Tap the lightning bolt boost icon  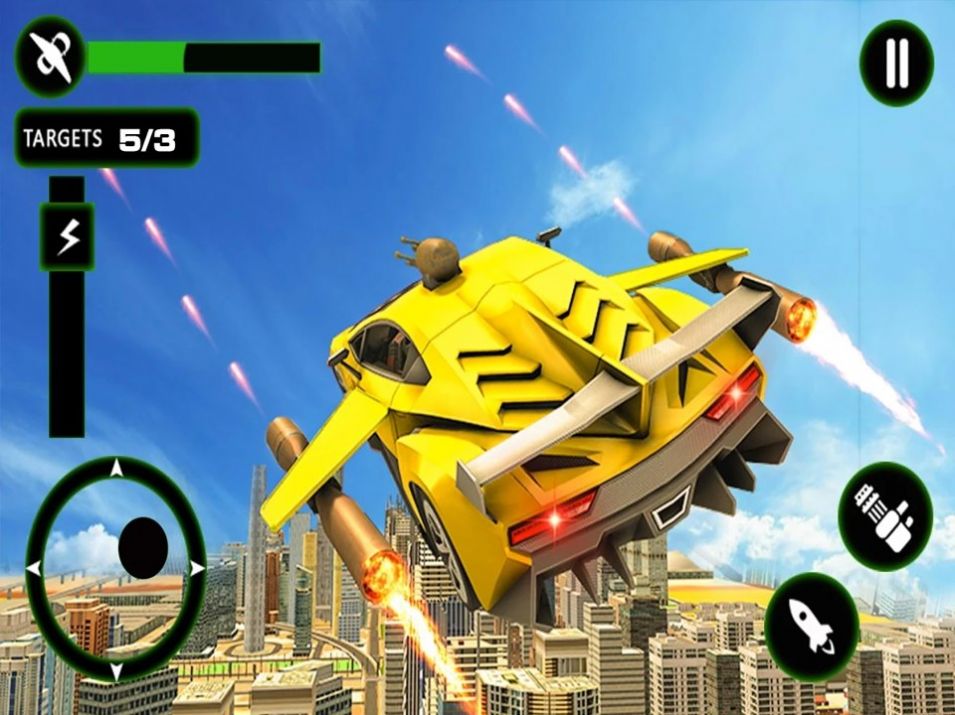point(67,237)
